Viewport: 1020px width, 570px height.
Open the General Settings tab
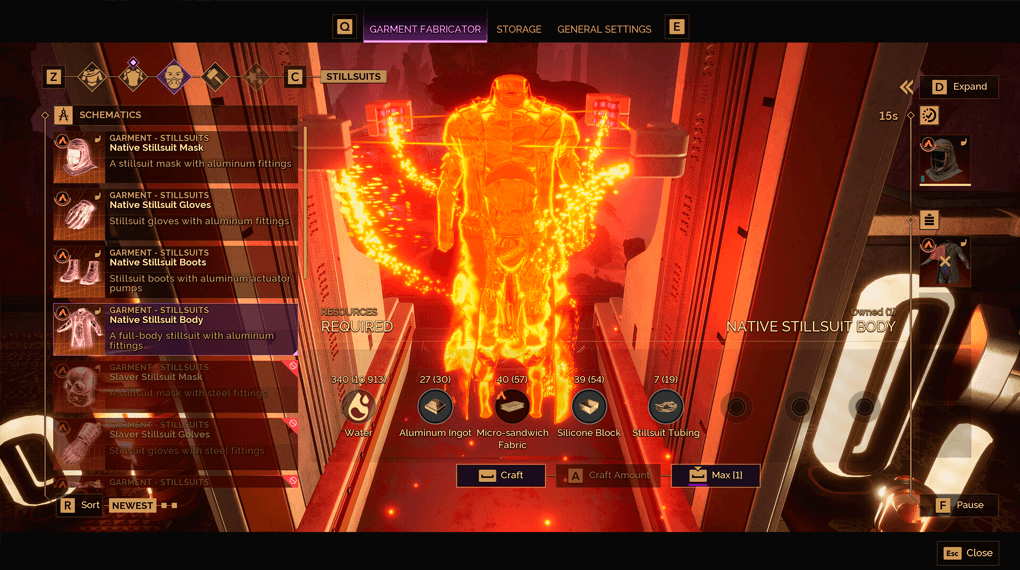coord(604,29)
